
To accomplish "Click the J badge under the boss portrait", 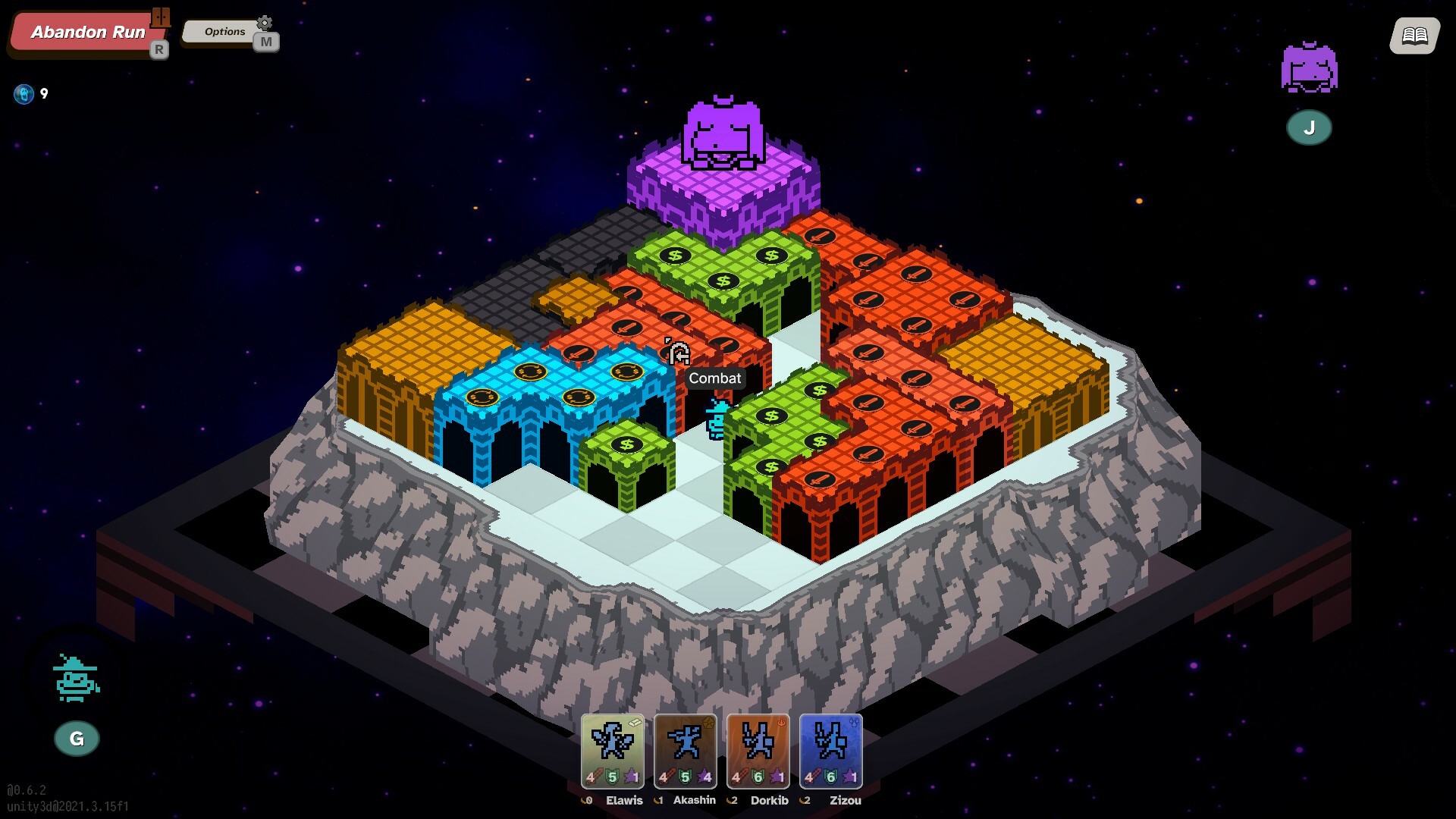I will tap(1309, 127).
